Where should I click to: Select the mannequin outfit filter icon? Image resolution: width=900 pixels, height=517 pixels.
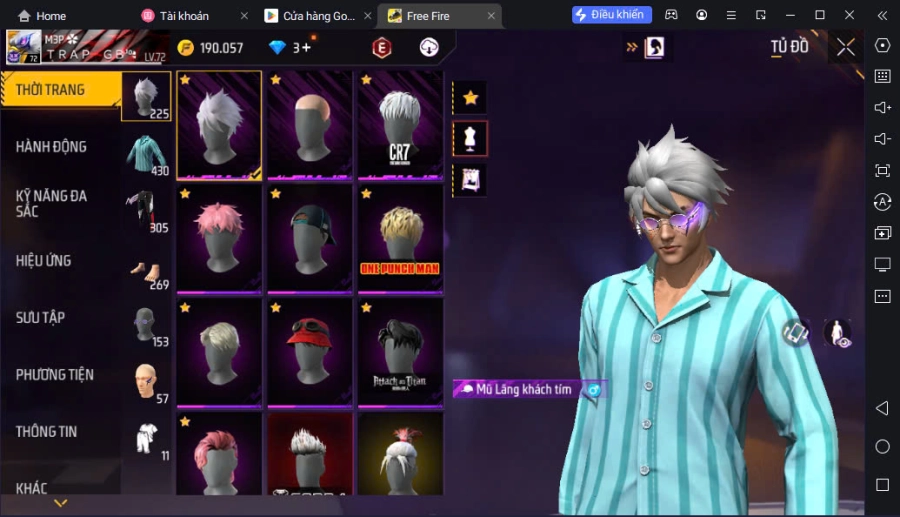470,139
